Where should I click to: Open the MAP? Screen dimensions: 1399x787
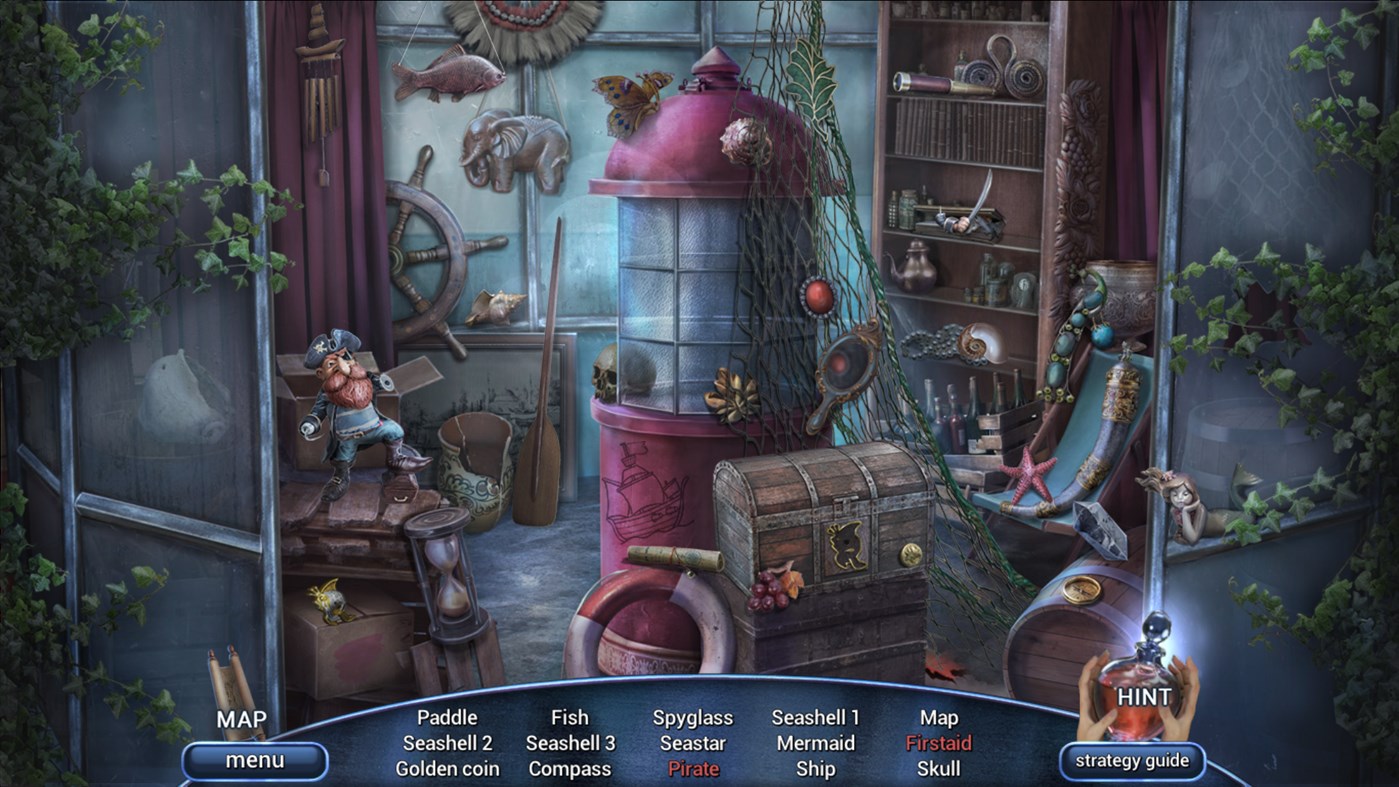240,719
